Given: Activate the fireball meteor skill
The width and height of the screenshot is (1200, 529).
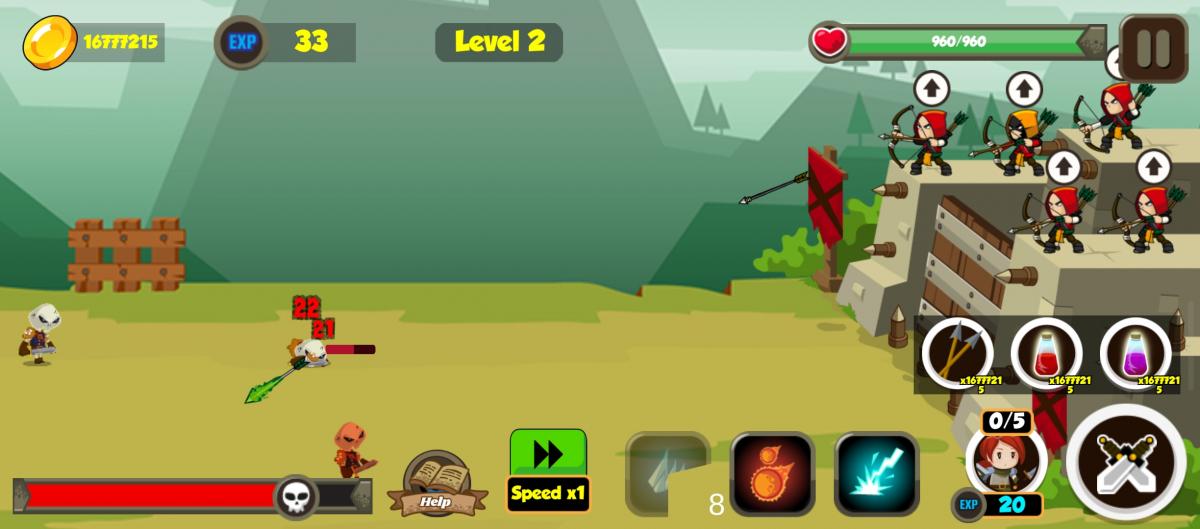Looking at the screenshot, I should (x=772, y=473).
